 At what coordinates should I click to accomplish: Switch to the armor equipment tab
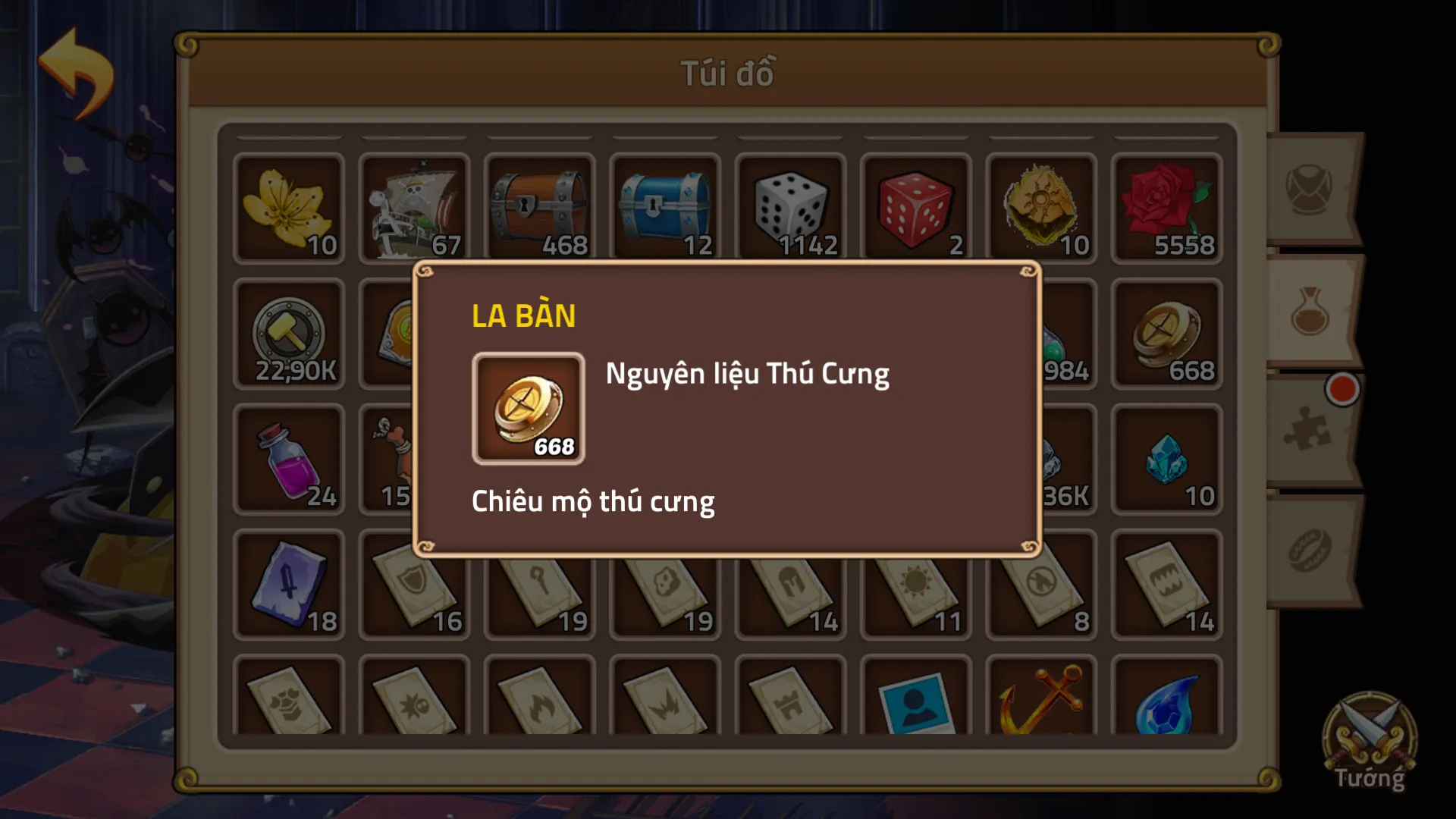tap(1310, 188)
